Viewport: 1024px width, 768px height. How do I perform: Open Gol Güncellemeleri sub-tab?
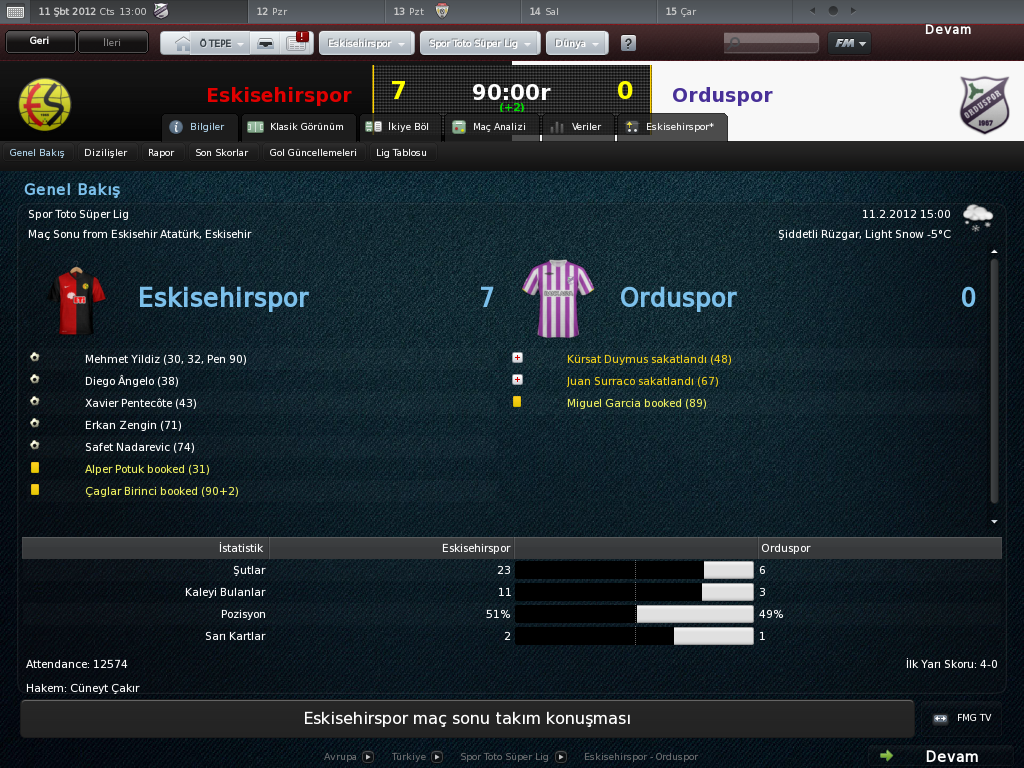coord(313,153)
